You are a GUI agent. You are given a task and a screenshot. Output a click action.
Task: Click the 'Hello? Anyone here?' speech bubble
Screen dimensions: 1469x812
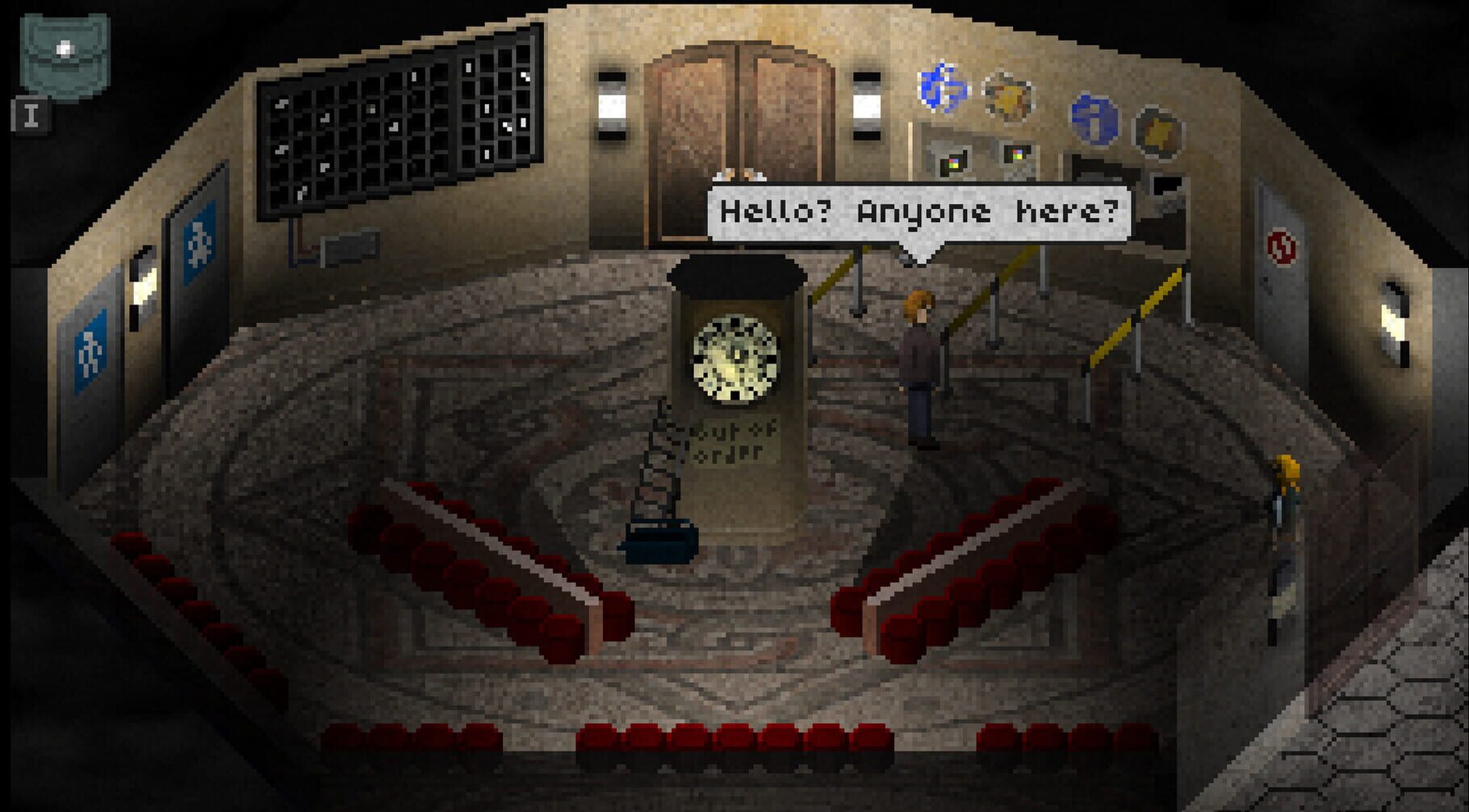(920, 212)
